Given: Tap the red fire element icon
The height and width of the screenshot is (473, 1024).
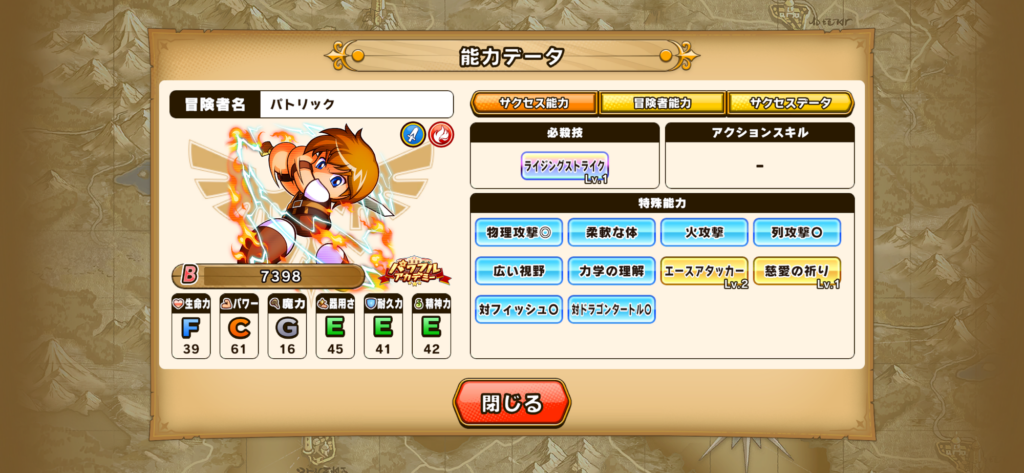Looking at the screenshot, I should [x=441, y=134].
